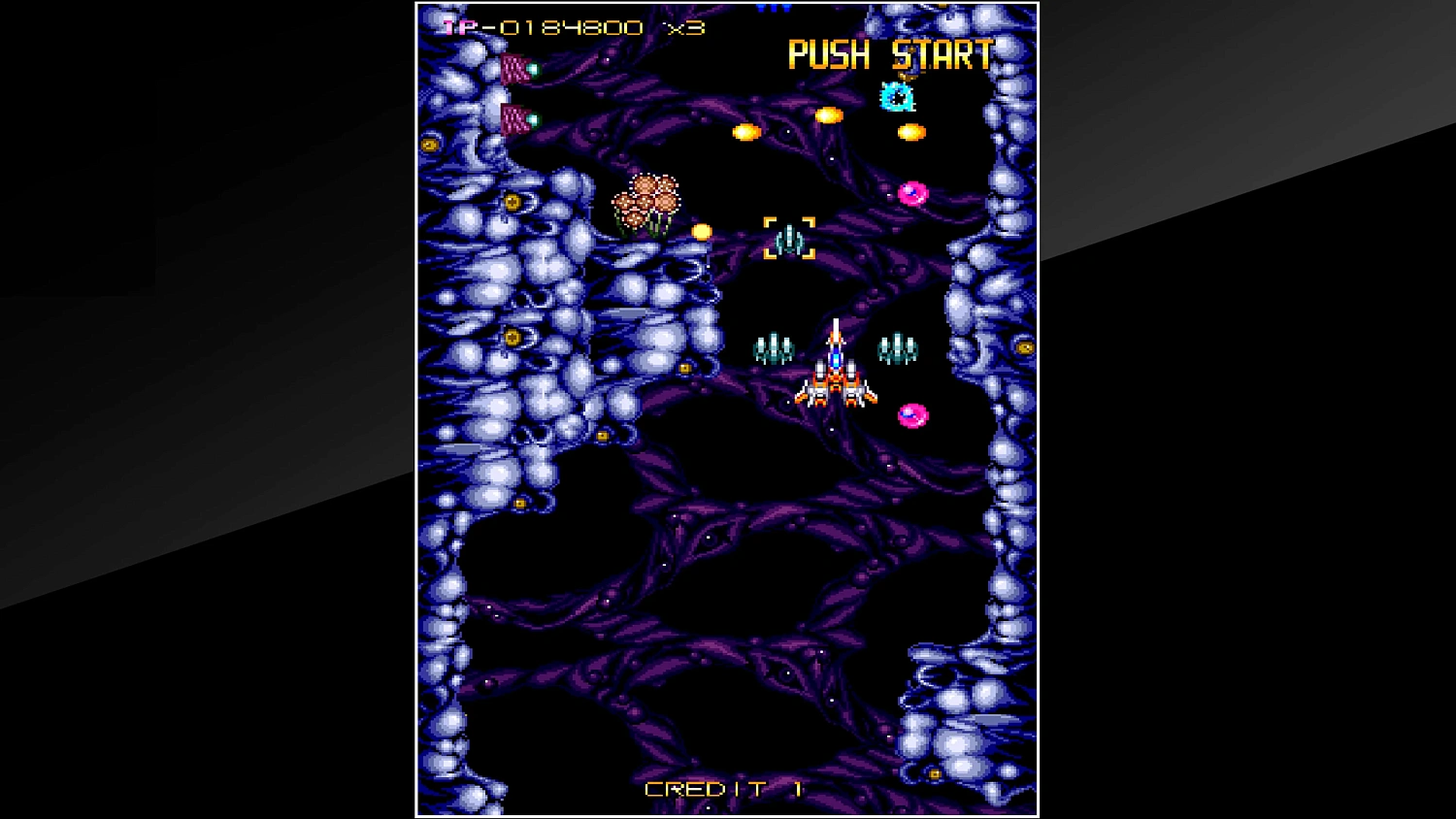This screenshot has height=819, width=1456.
Task: Select the player's orange spaceship sprite
Action: pyautogui.click(x=835, y=378)
